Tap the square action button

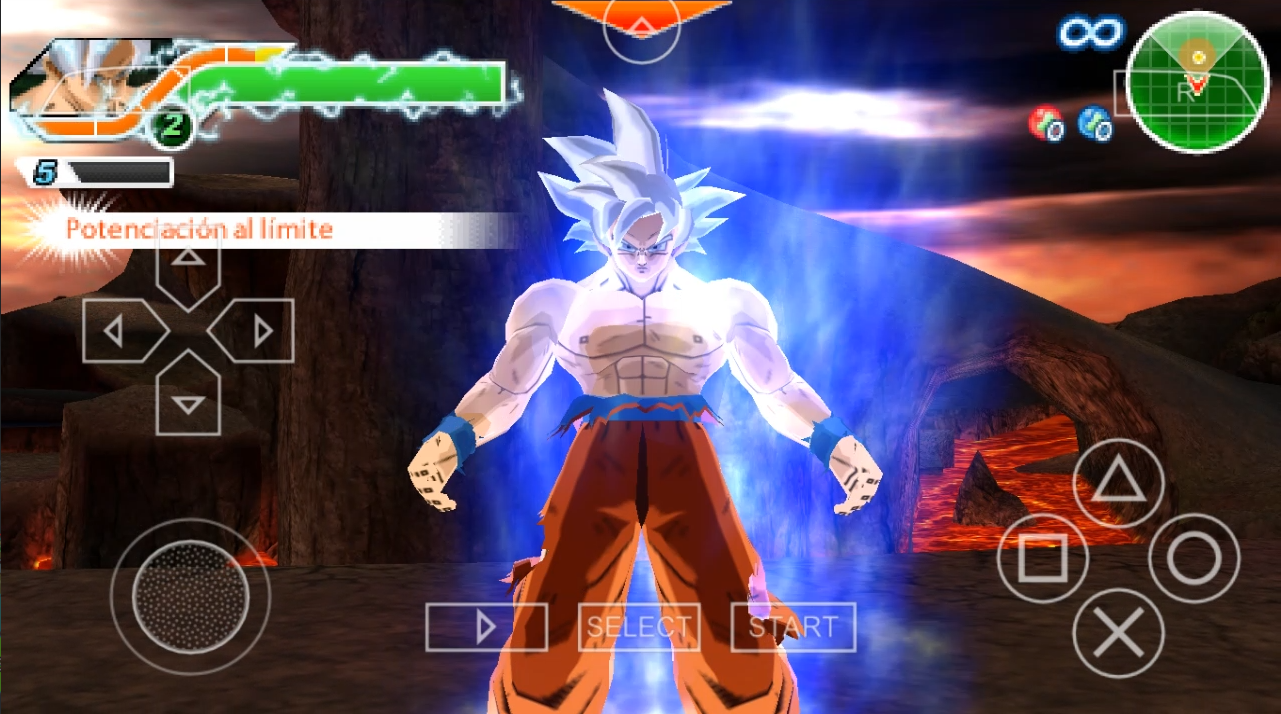pos(1042,560)
